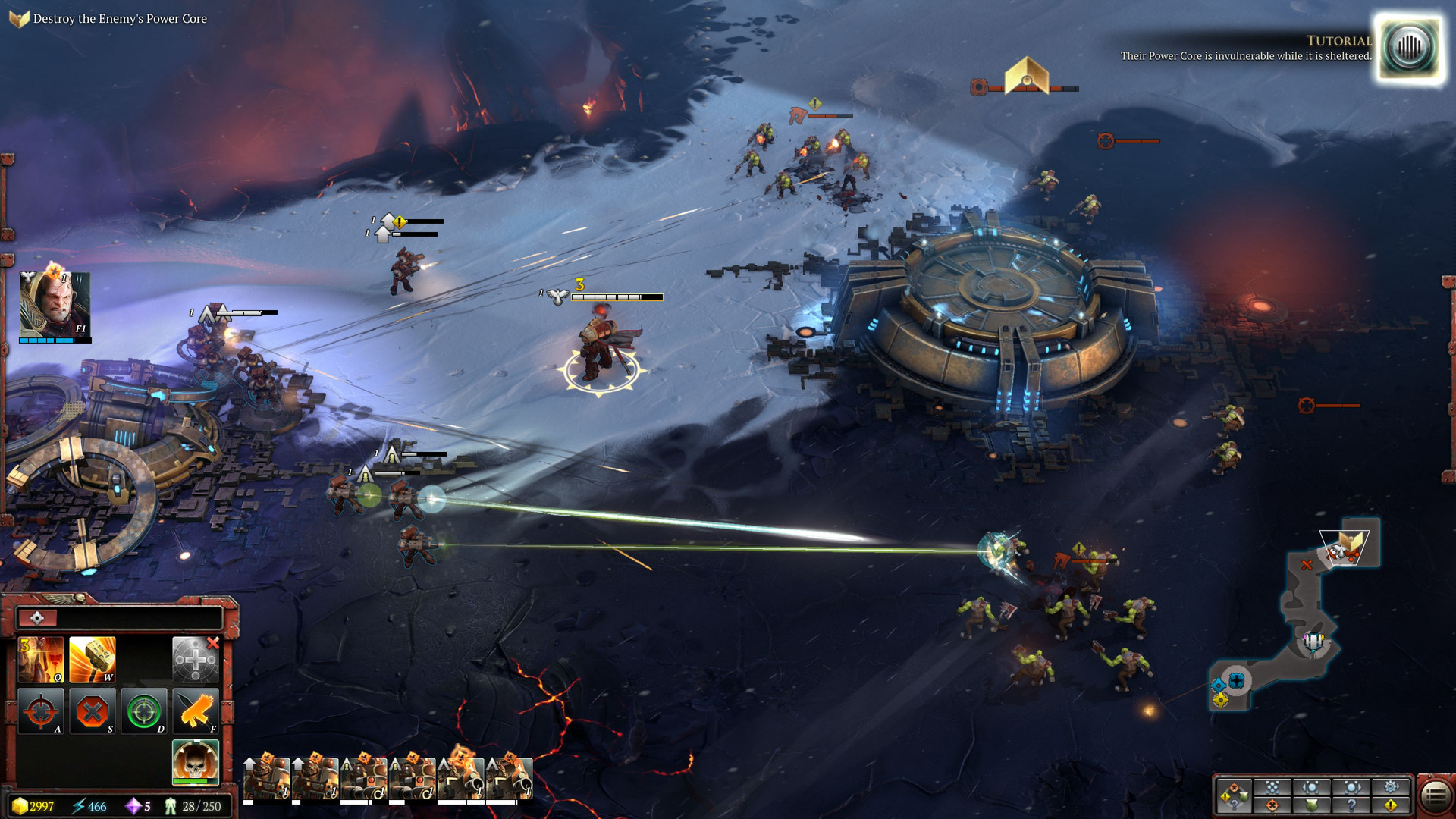Click the yellow alert ping button
The image size is (1456, 819).
click(1391, 805)
